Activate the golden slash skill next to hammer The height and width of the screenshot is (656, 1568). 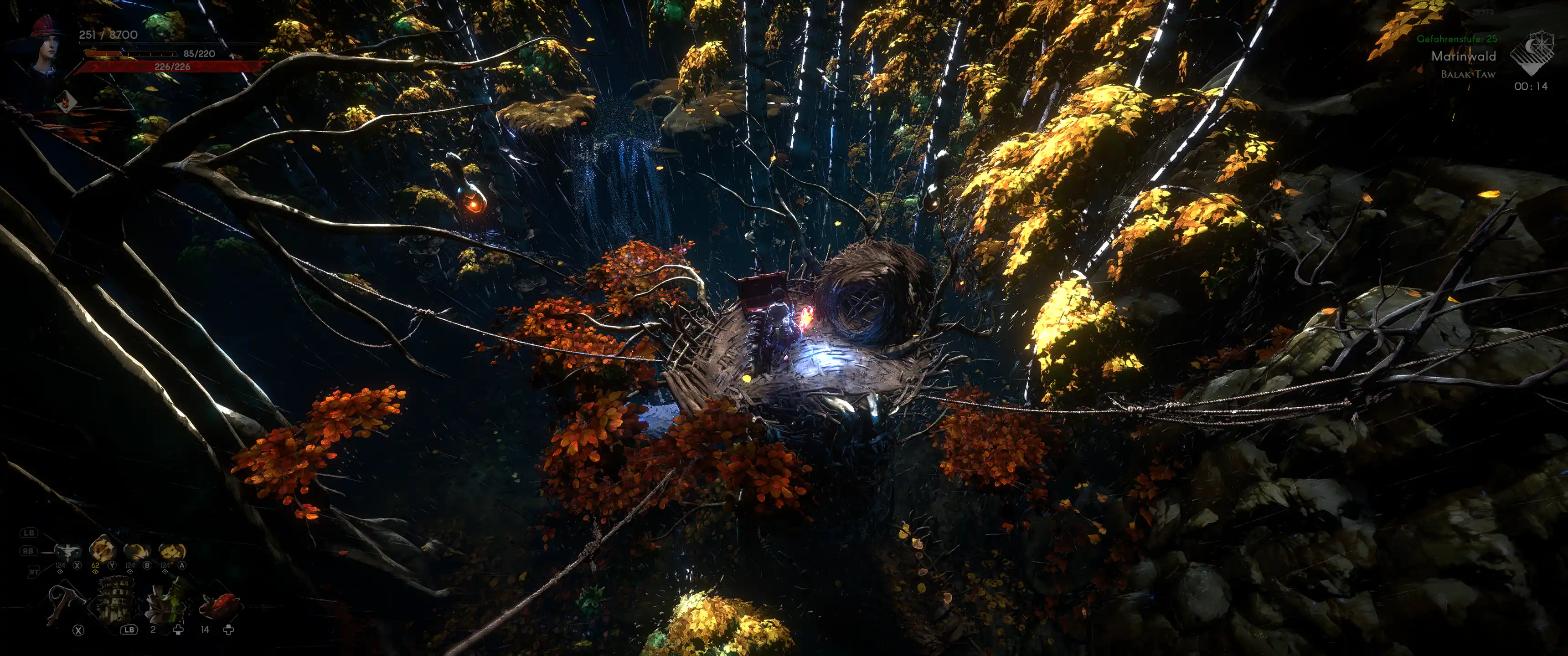click(x=137, y=551)
